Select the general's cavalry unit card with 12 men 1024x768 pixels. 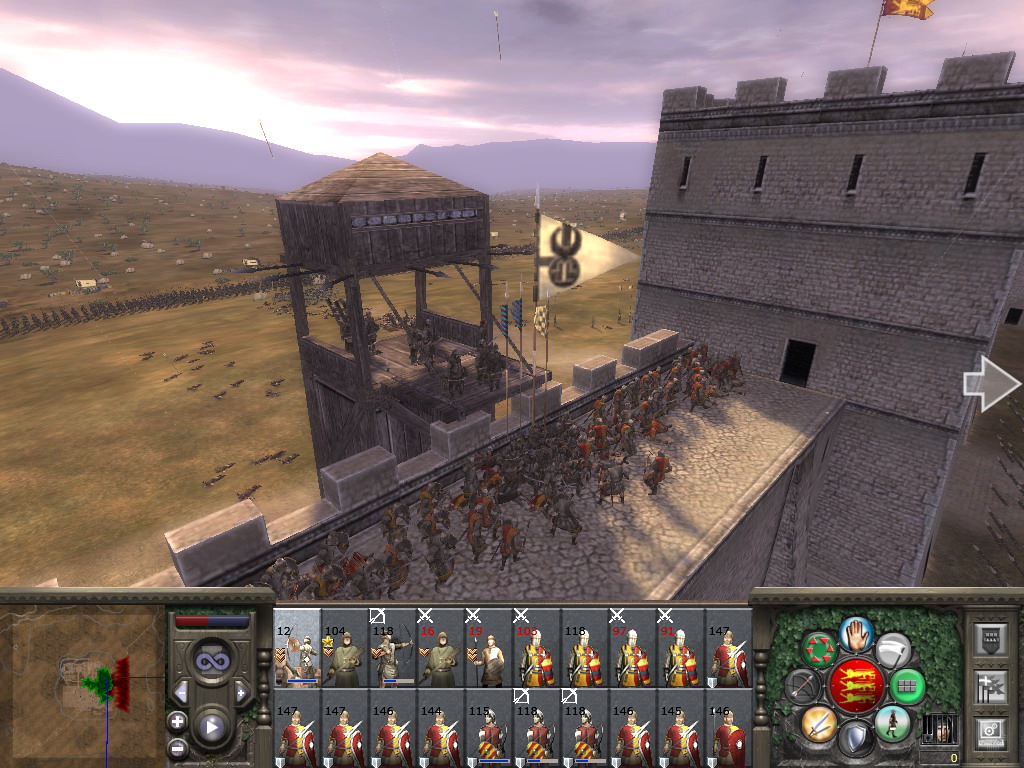point(297,648)
